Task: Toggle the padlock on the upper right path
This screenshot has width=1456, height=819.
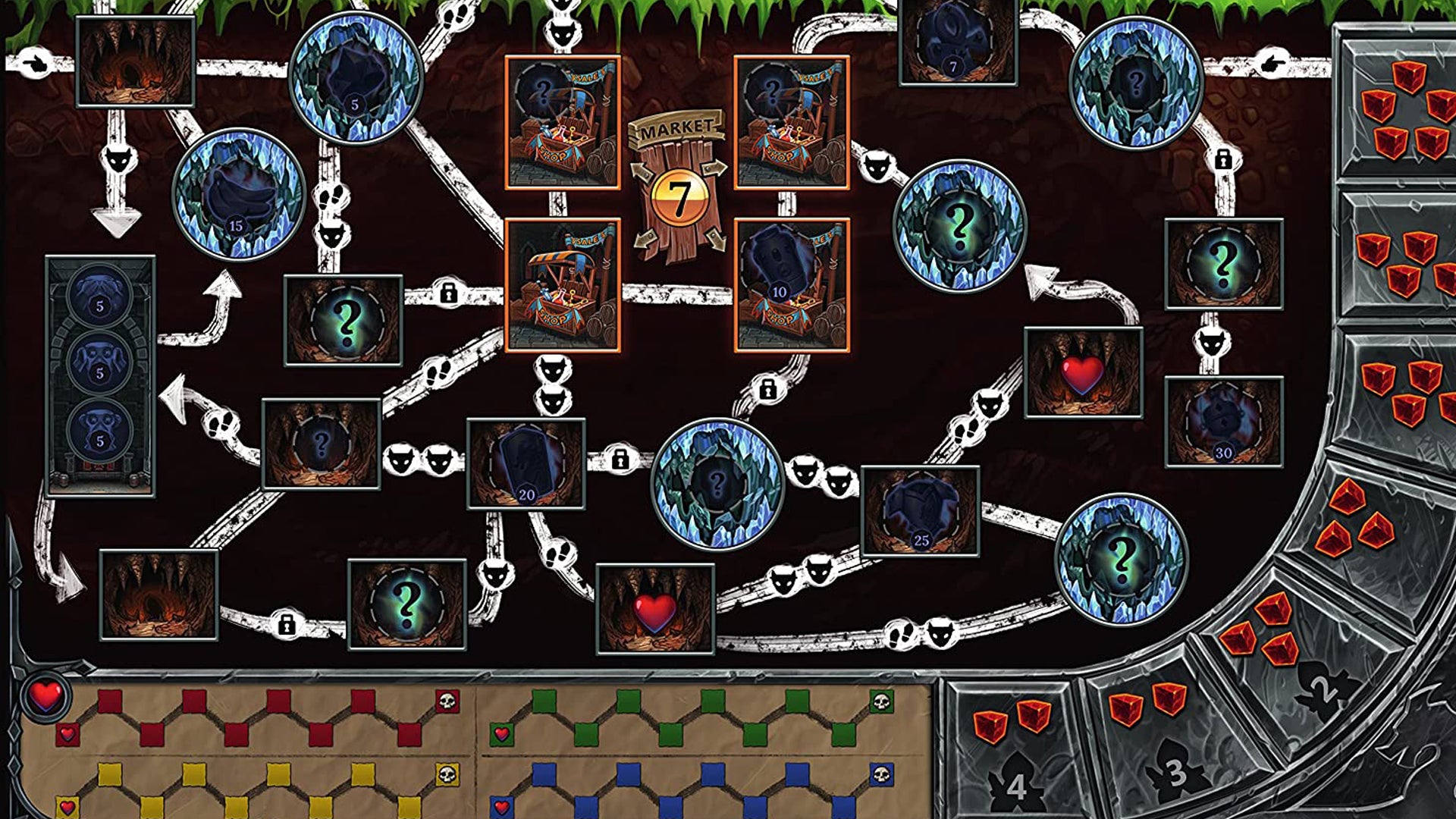Action: 1222,162
